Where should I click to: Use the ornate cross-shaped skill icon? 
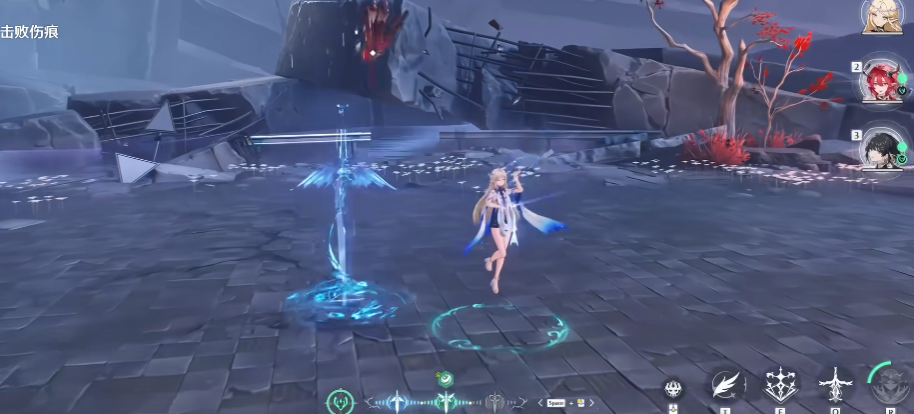click(781, 385)
